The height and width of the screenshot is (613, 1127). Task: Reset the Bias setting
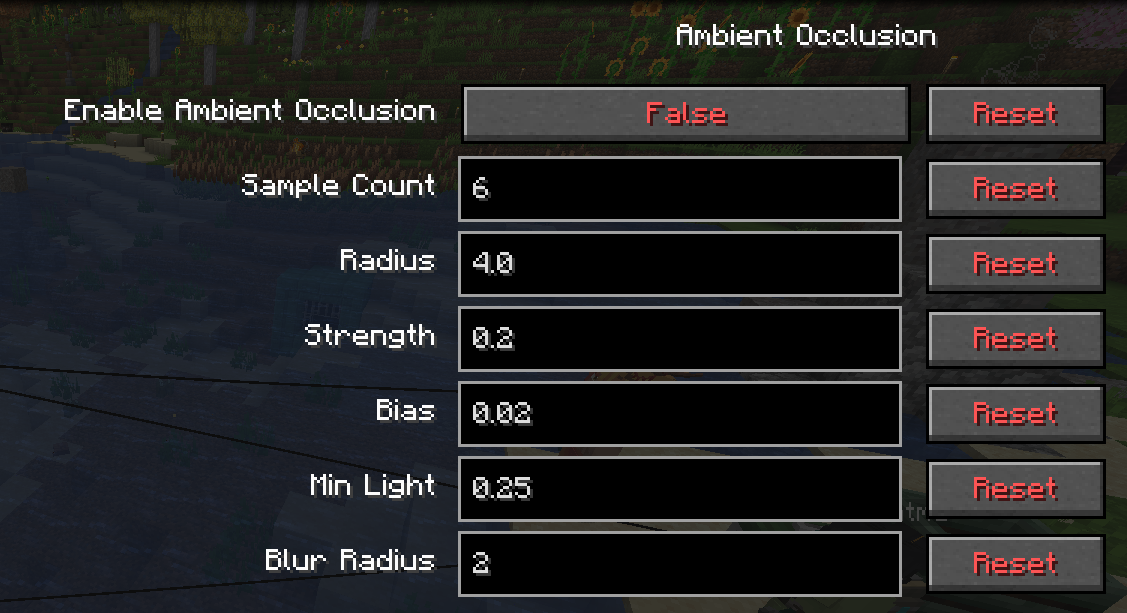click(1015, 414)
